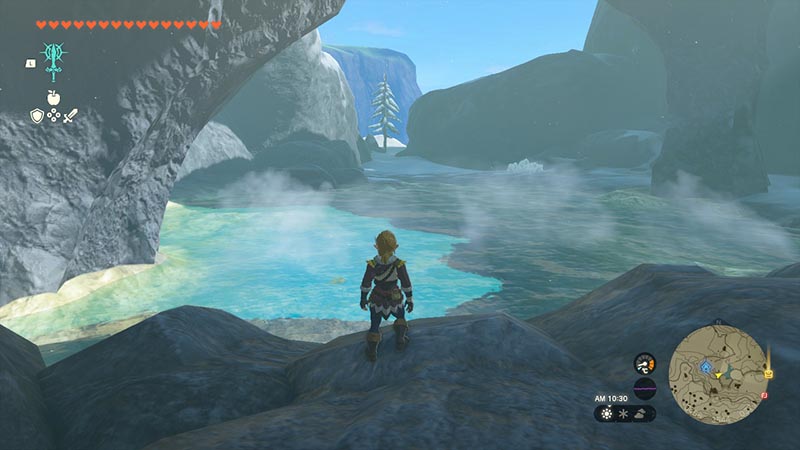This screenshot has height=450, width=800.
Task: Choose the shield quick-select icon
Action: 37,116
